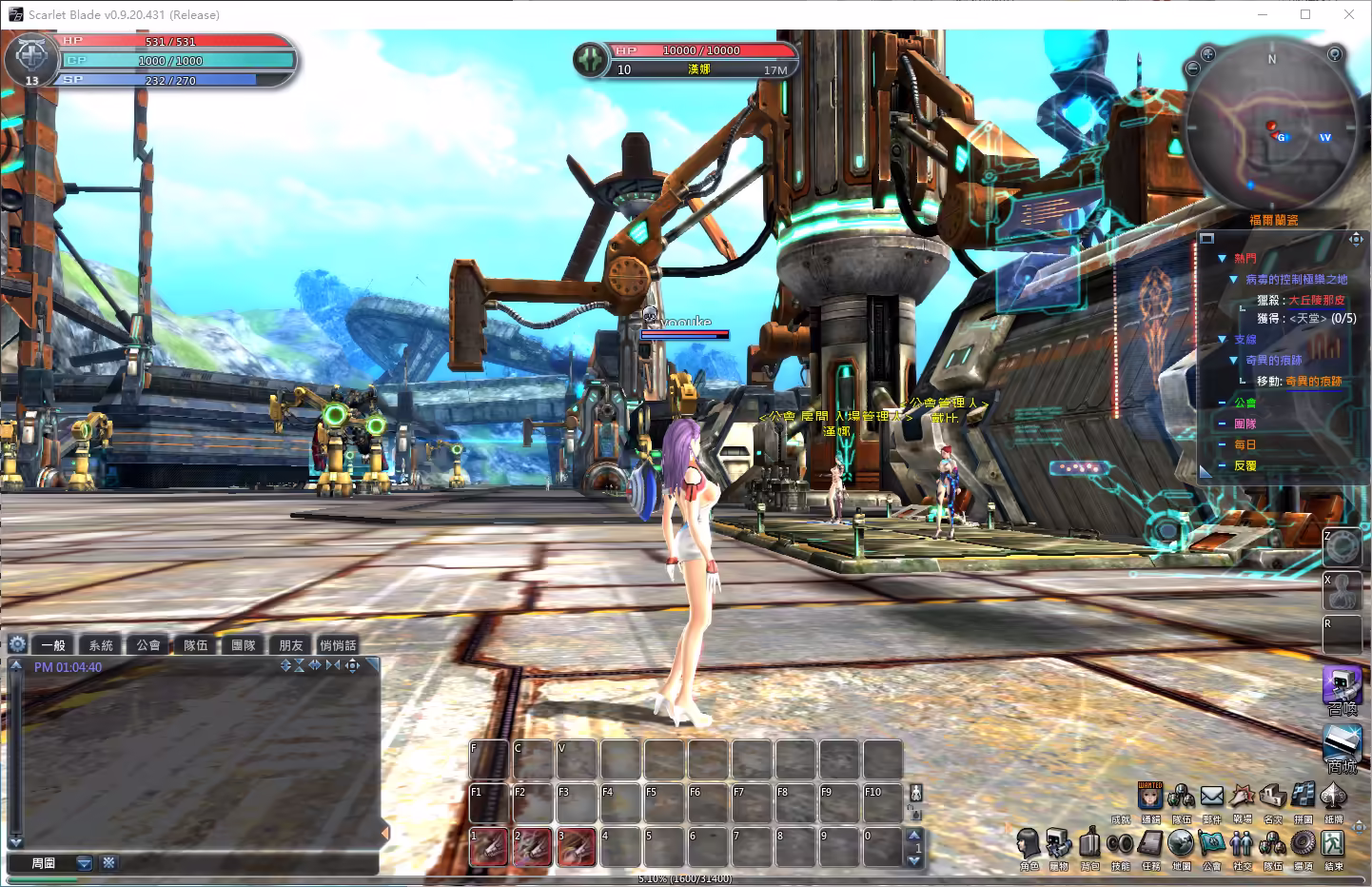The image size is (1372, 887).
Task: Open the 商城 shop button
Action: click(x=1342, y=747)
